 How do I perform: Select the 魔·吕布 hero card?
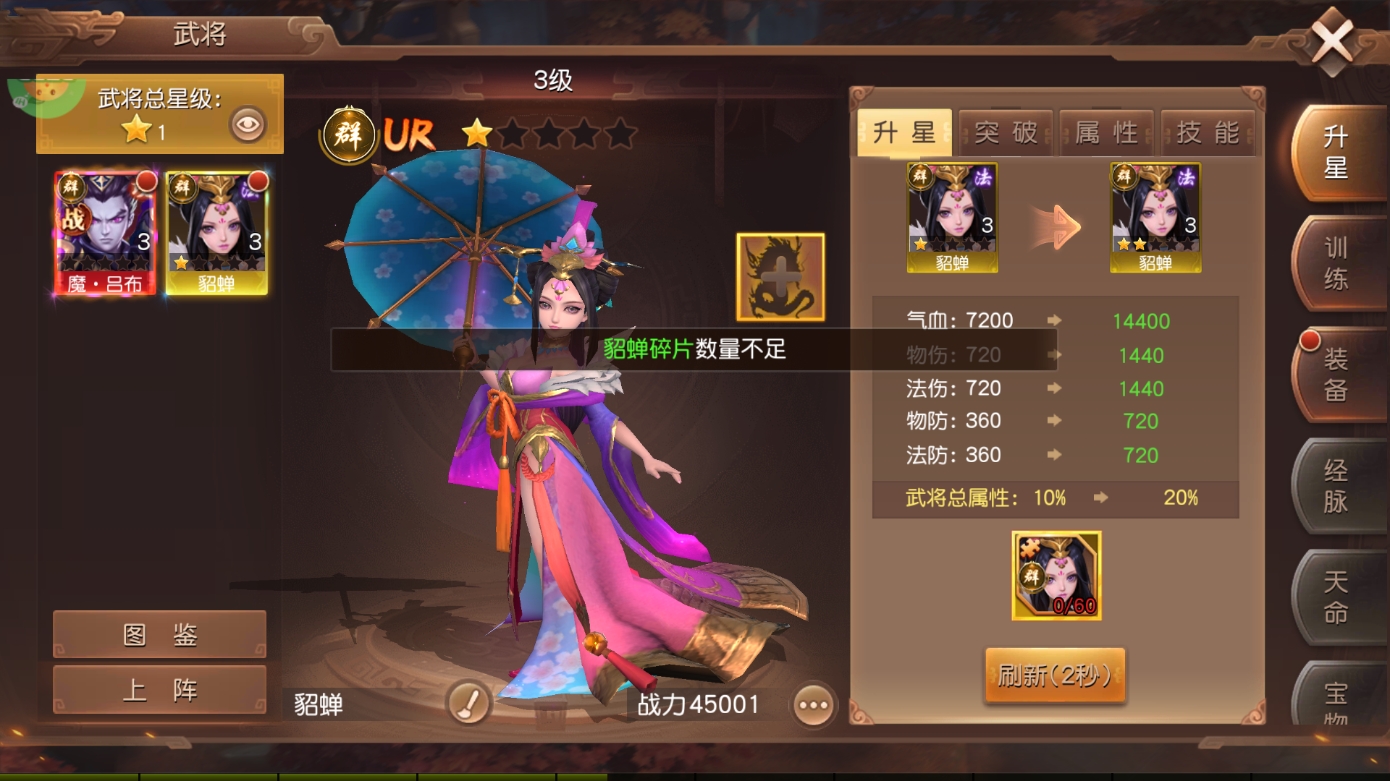click(105, 233)
